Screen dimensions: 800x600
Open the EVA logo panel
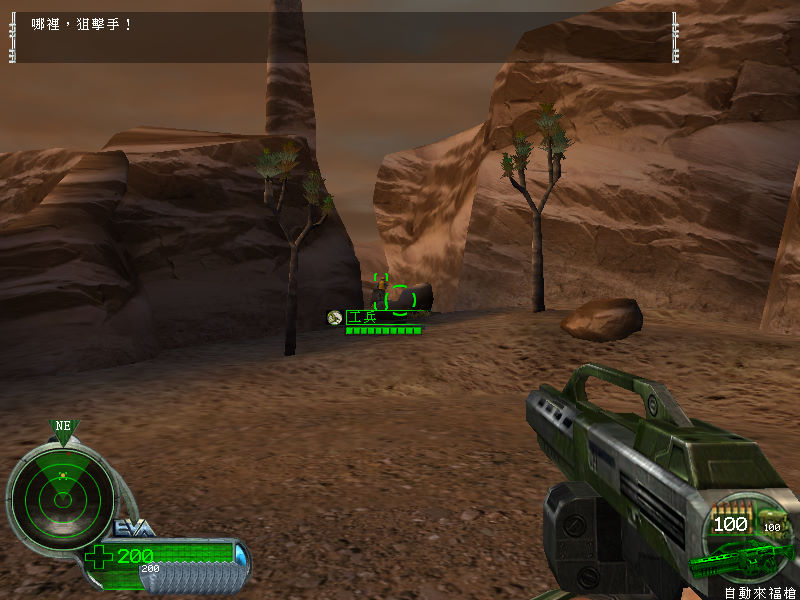(x=134, y=527)
